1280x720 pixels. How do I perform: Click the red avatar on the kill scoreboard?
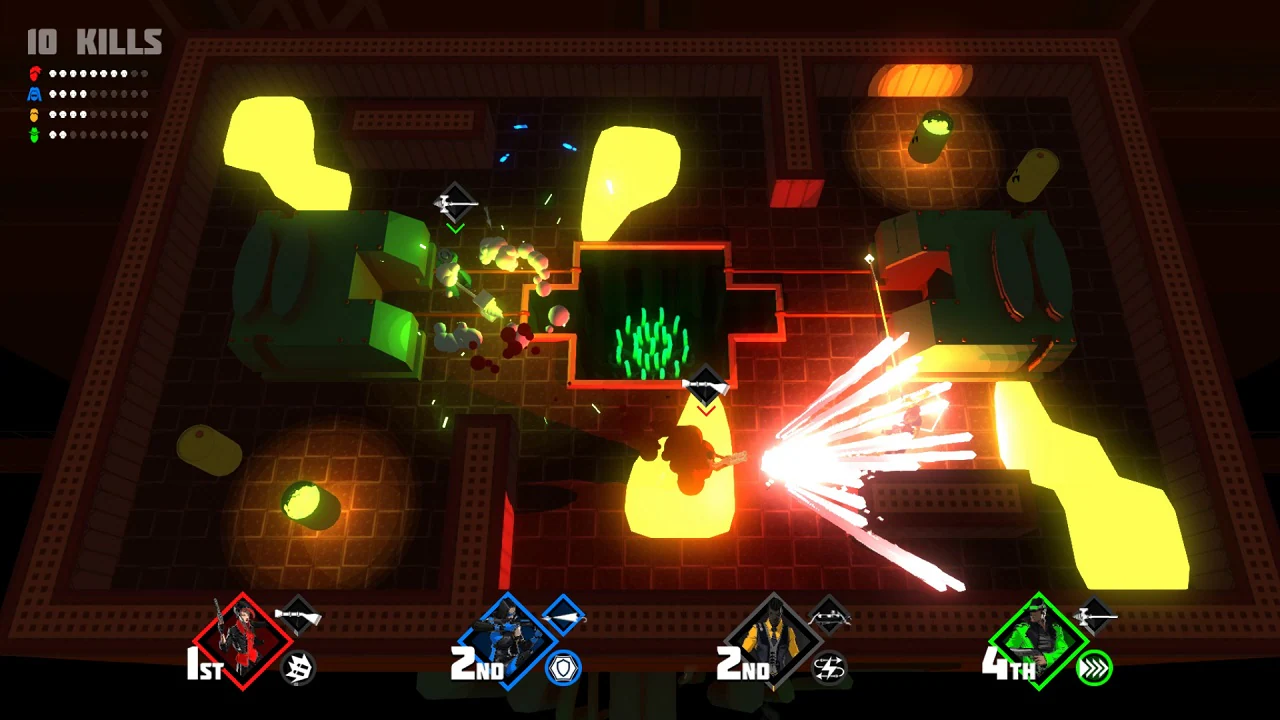(34, 73)
